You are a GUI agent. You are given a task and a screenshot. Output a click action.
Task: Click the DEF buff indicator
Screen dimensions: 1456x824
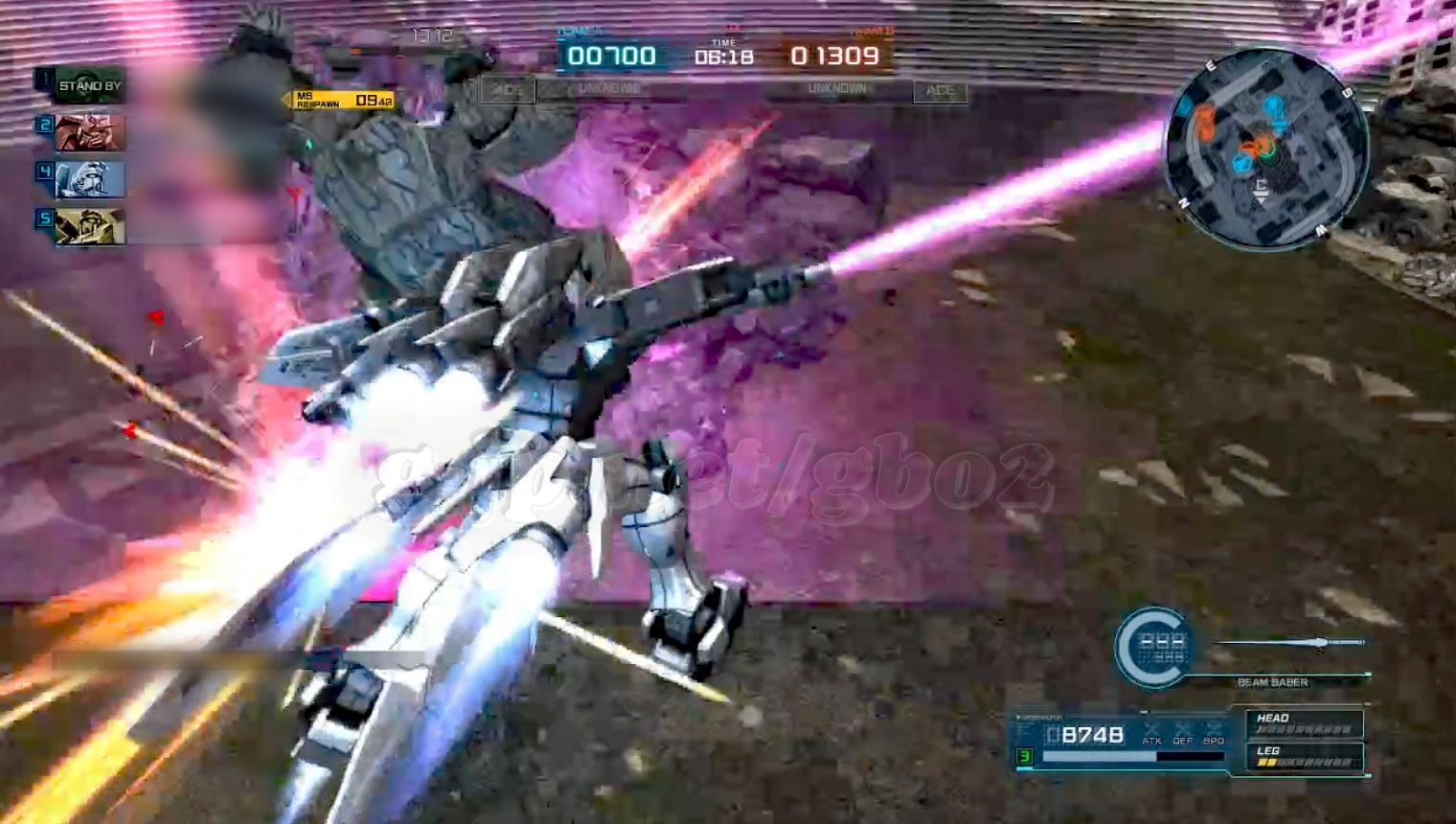click(1183, 734)
